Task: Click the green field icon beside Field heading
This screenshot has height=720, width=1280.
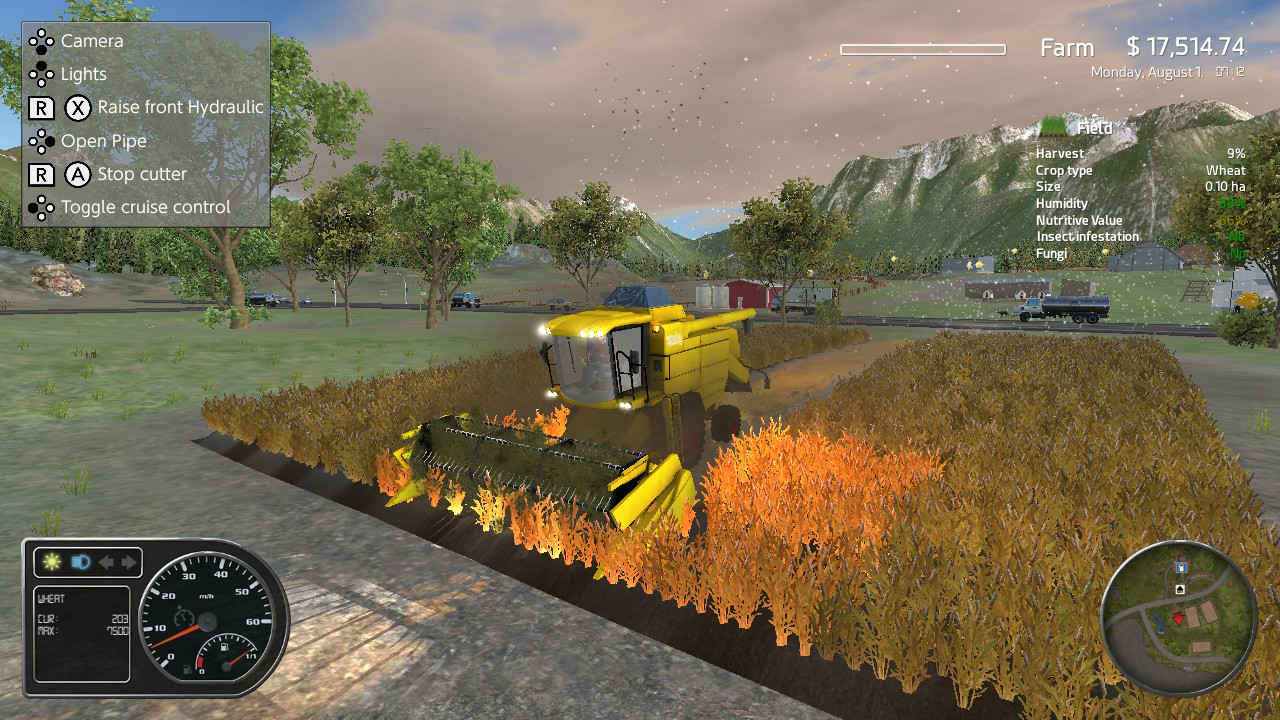Action: 1054,128
